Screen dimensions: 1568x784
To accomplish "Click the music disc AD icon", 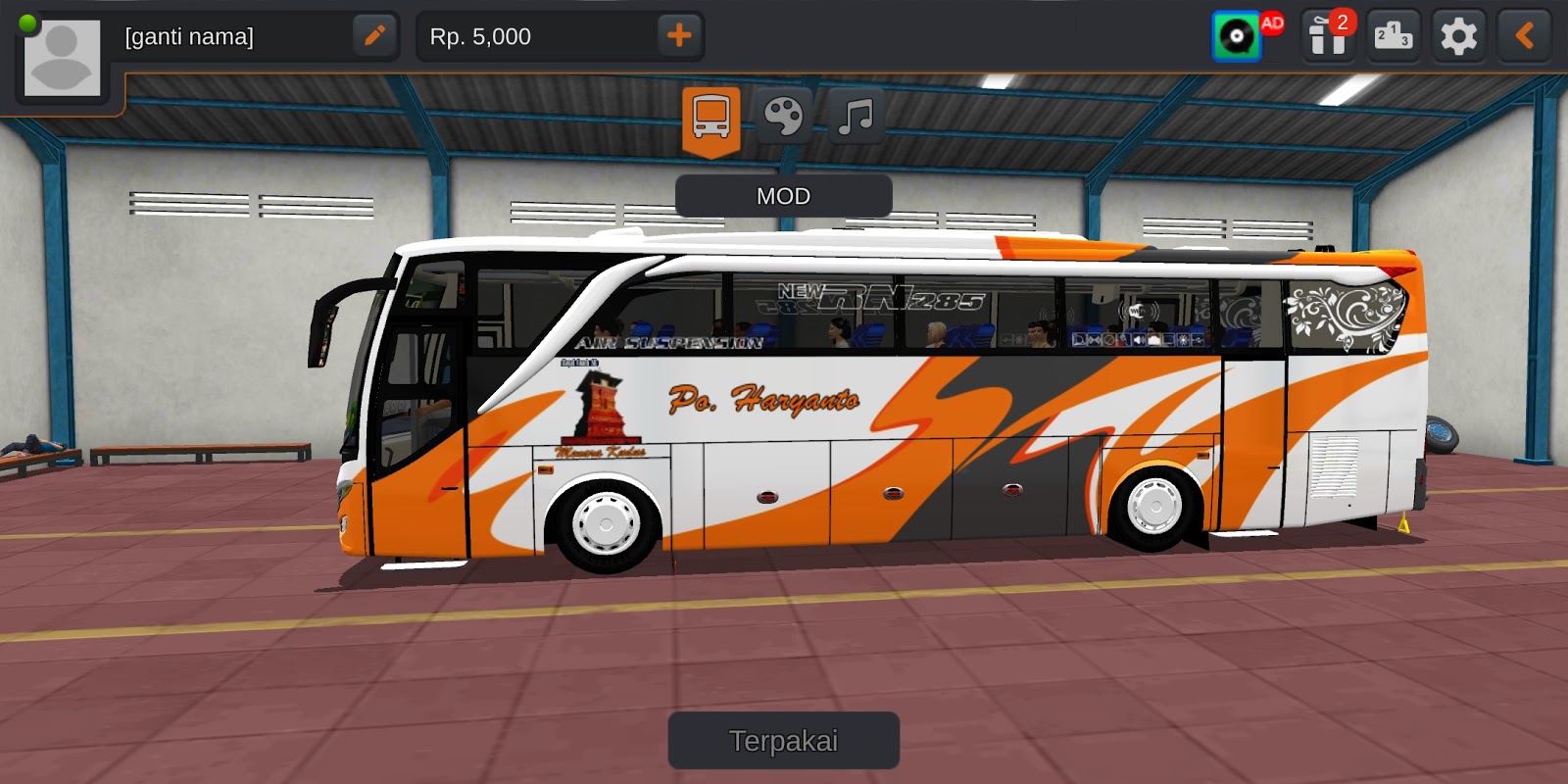I will point(1237,36).
